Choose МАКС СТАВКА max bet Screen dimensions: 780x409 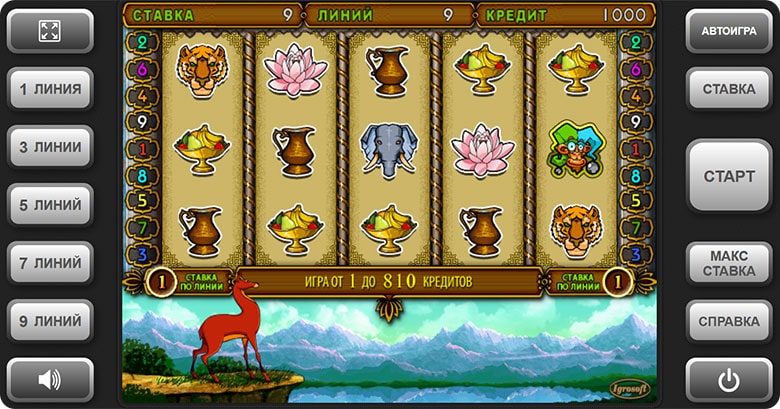(x=729, y=263)
